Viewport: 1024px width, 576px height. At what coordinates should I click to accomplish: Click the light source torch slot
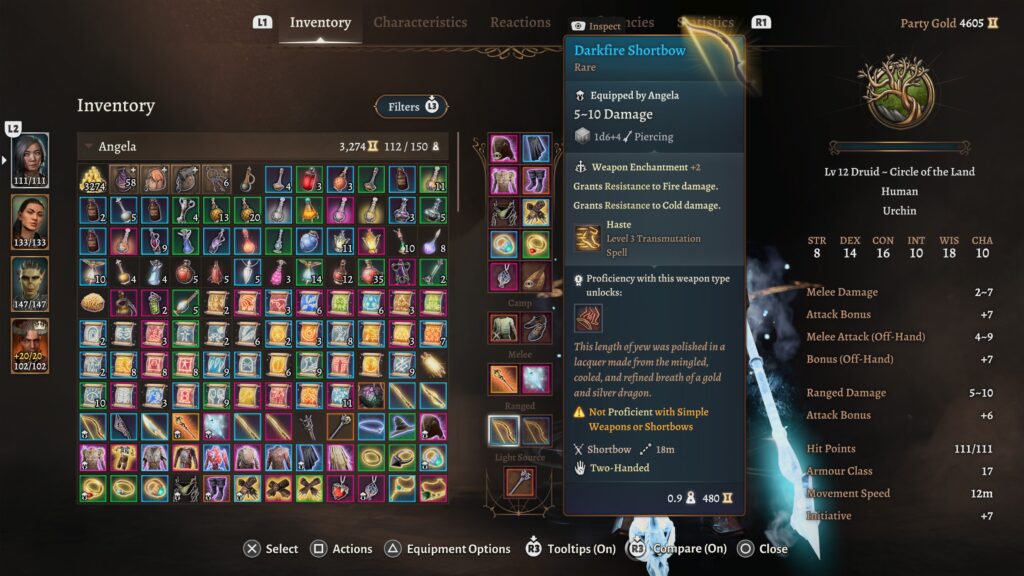coord(520,482)
